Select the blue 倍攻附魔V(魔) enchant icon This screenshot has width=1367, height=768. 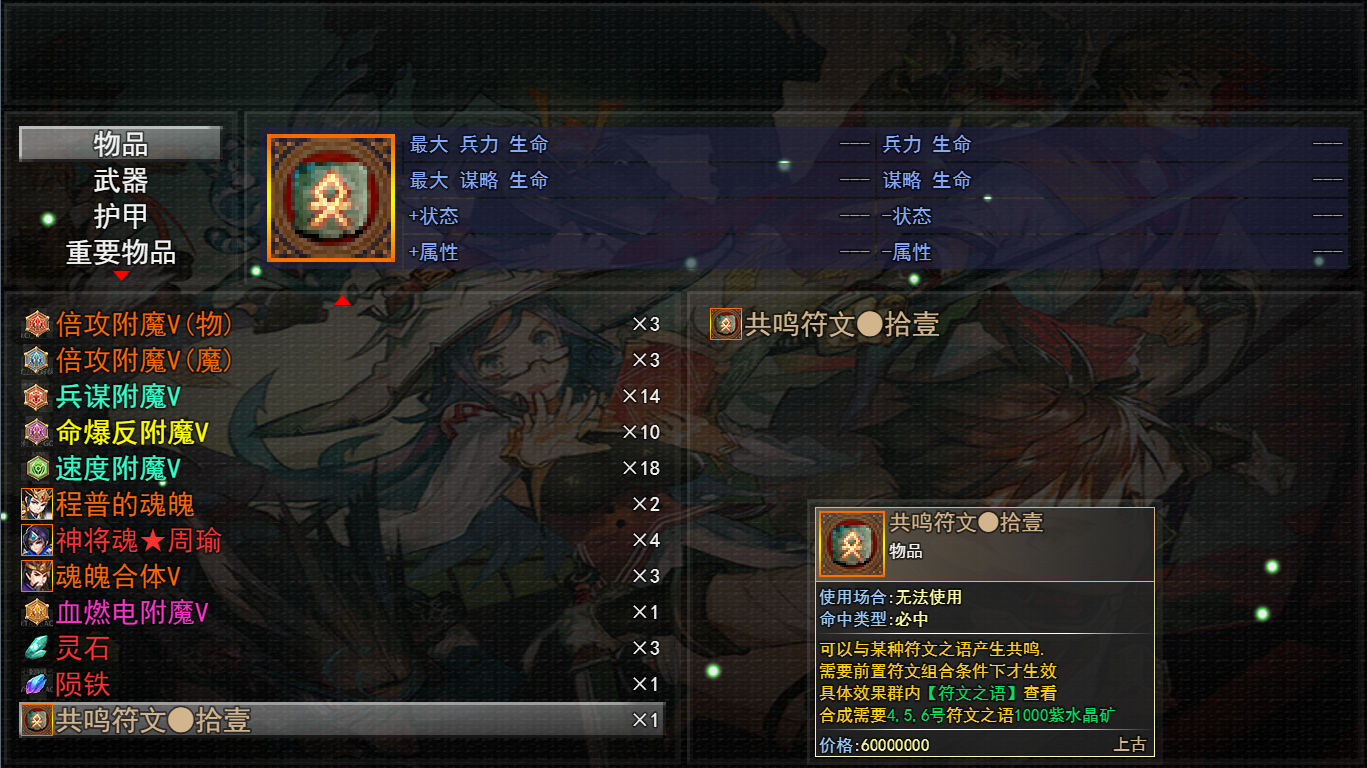37,360
